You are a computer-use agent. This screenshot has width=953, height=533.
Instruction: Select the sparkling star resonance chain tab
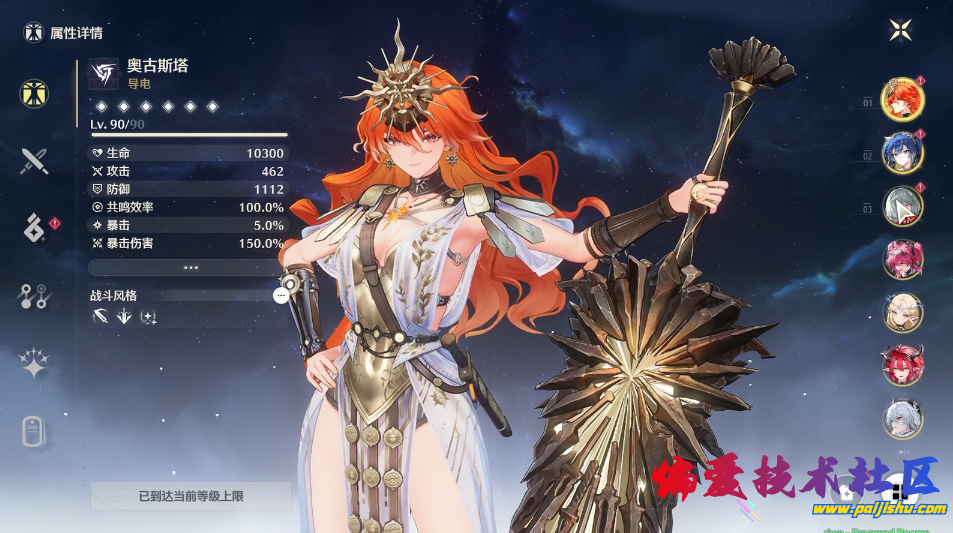pyautogui.click(x=35, y=364)
